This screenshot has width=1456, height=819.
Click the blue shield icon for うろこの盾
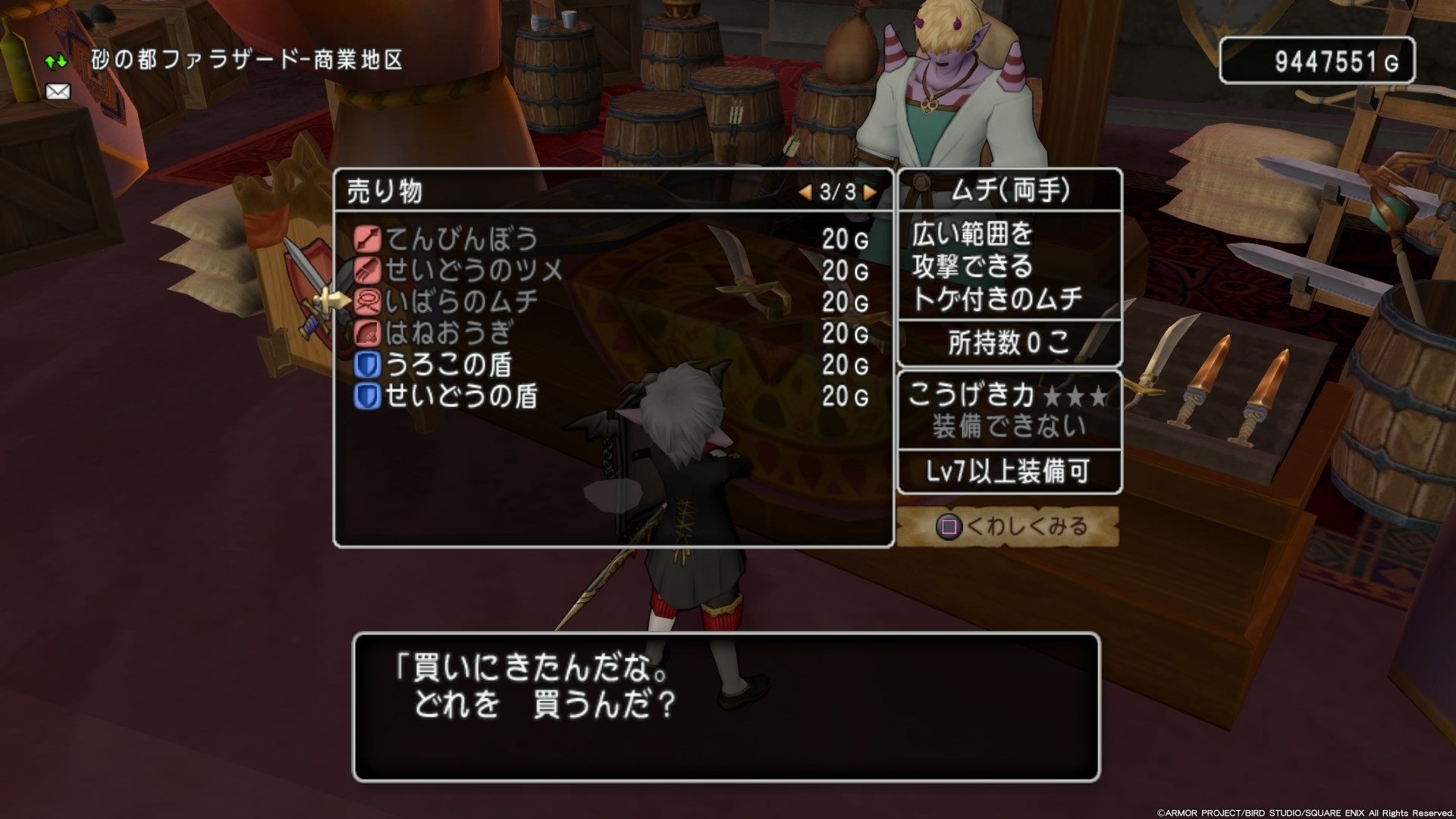368,362
